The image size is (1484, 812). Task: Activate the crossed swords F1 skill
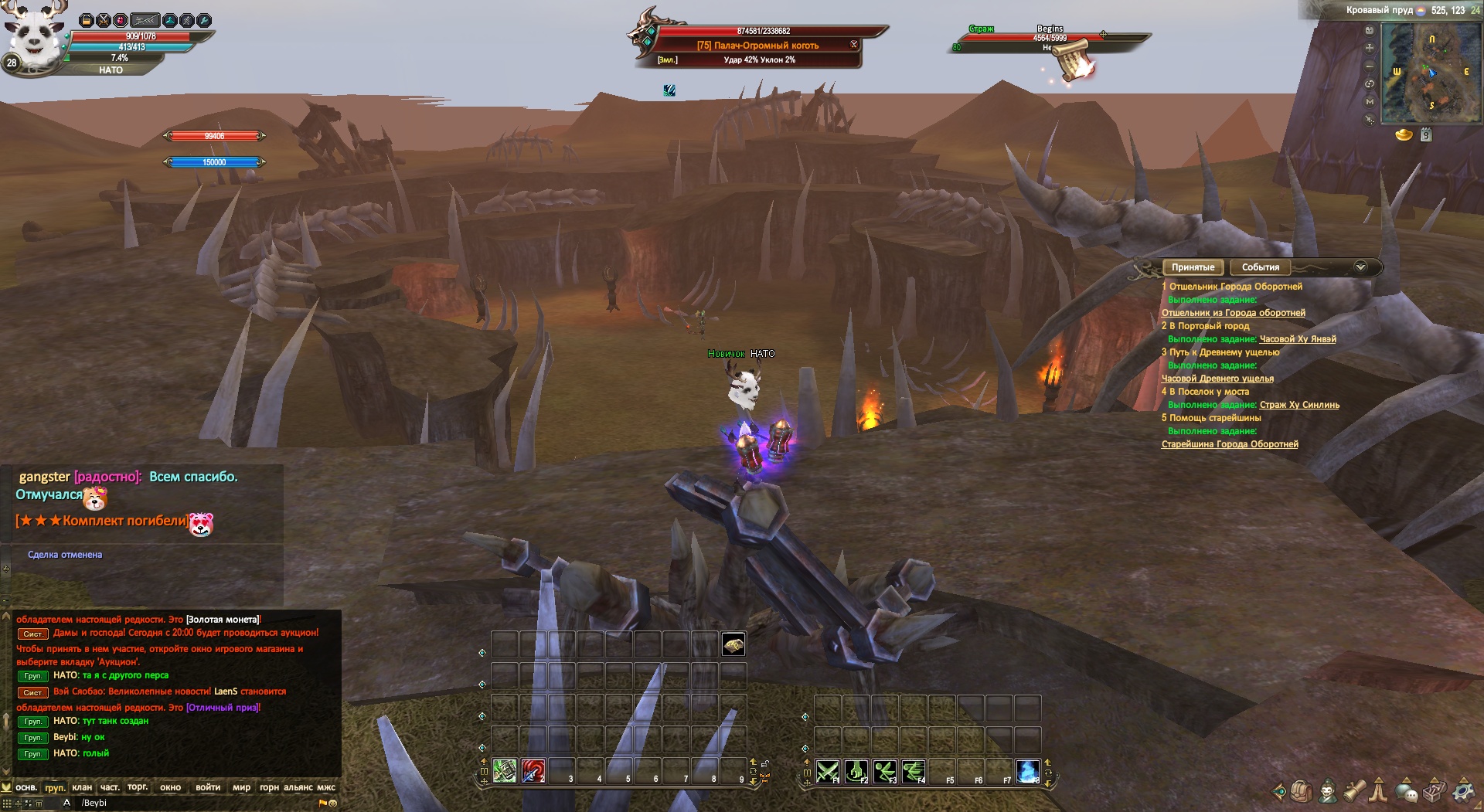pos(828,771)
